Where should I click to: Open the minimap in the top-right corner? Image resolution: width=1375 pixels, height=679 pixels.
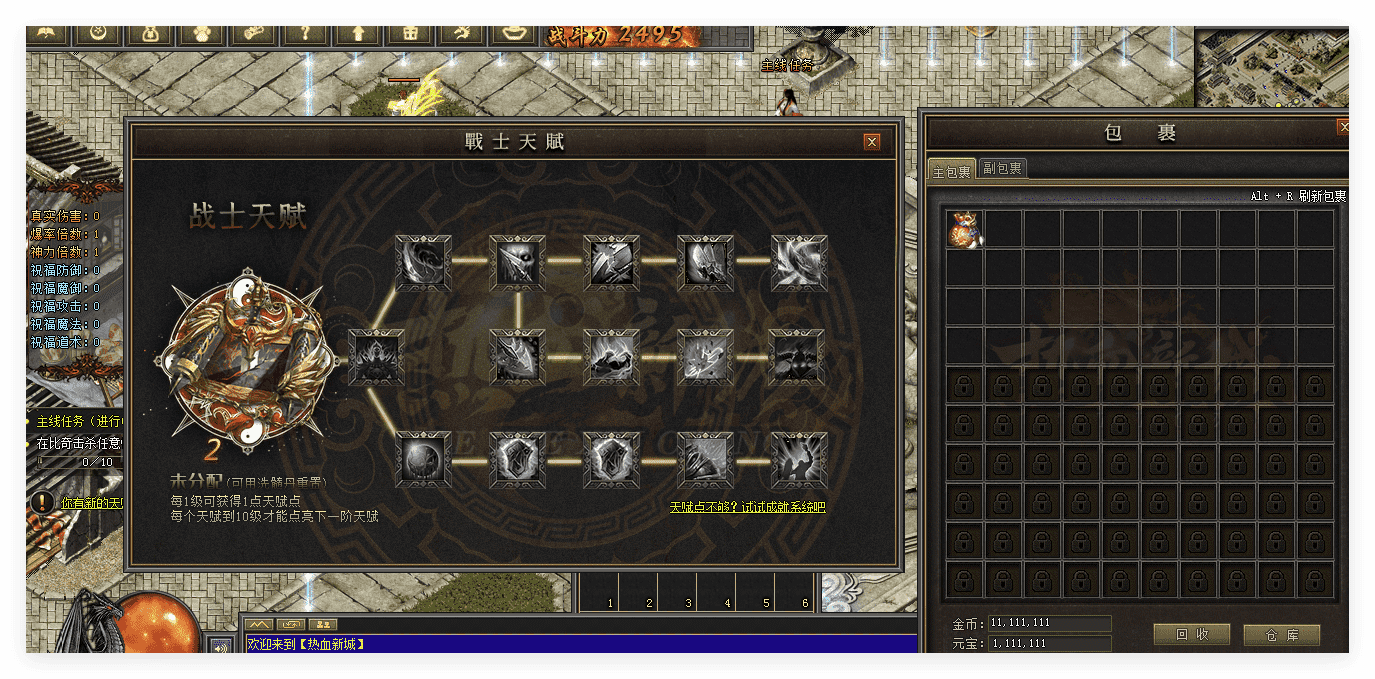(x=1272, y=66)
